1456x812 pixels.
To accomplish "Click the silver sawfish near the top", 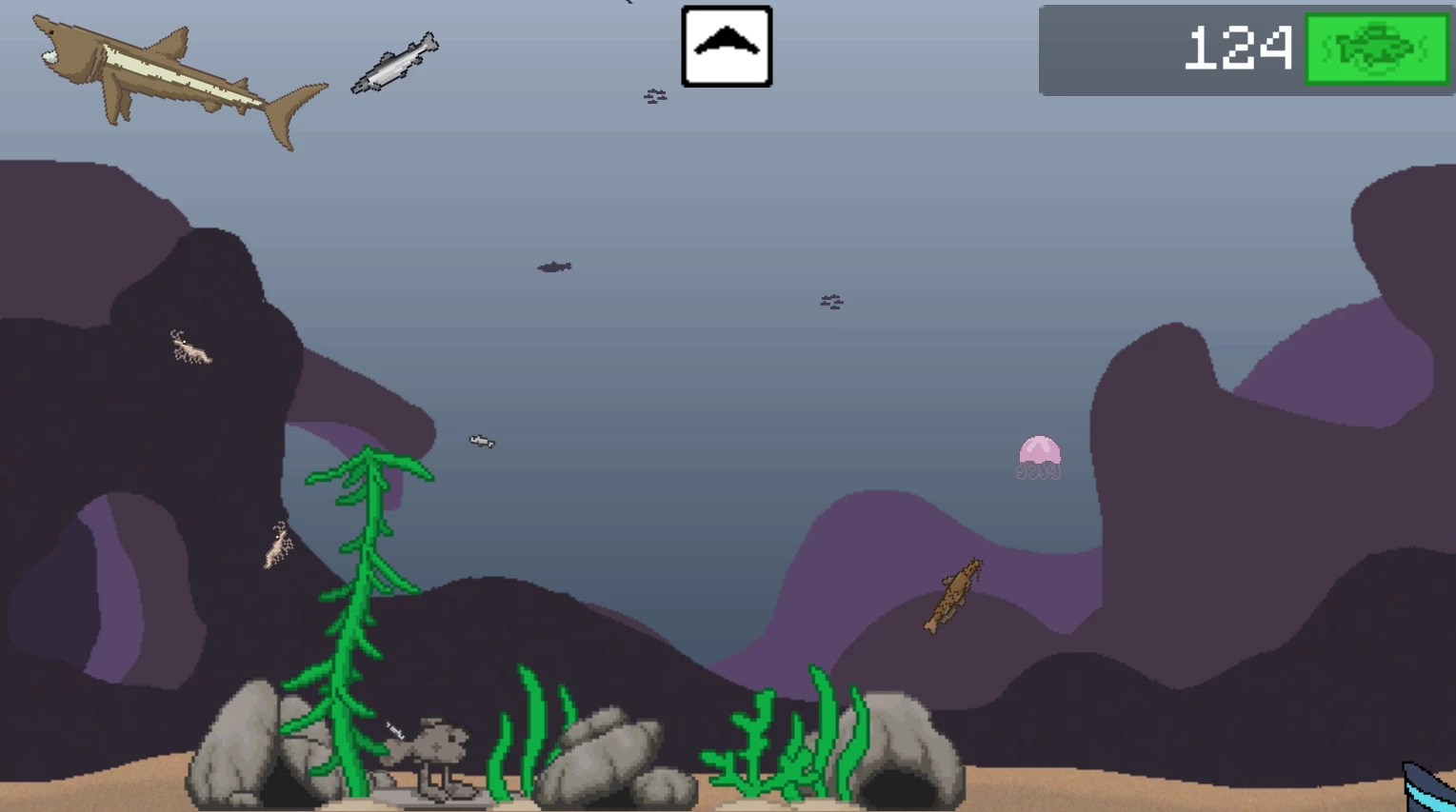I will pyautogui.click(x=396, y=62).
